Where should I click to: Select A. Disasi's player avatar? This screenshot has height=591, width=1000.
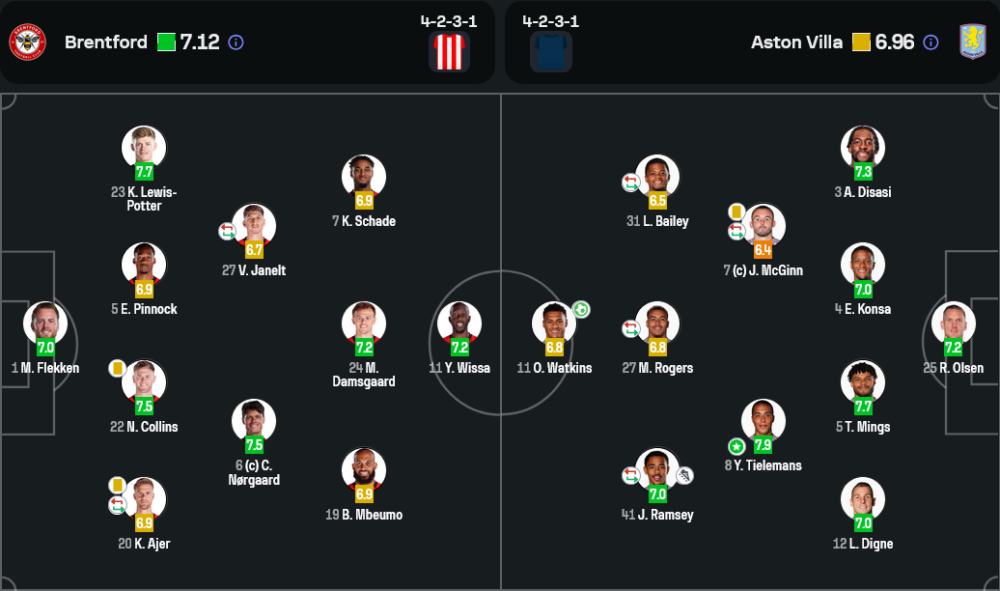click(x=863, y=148)
